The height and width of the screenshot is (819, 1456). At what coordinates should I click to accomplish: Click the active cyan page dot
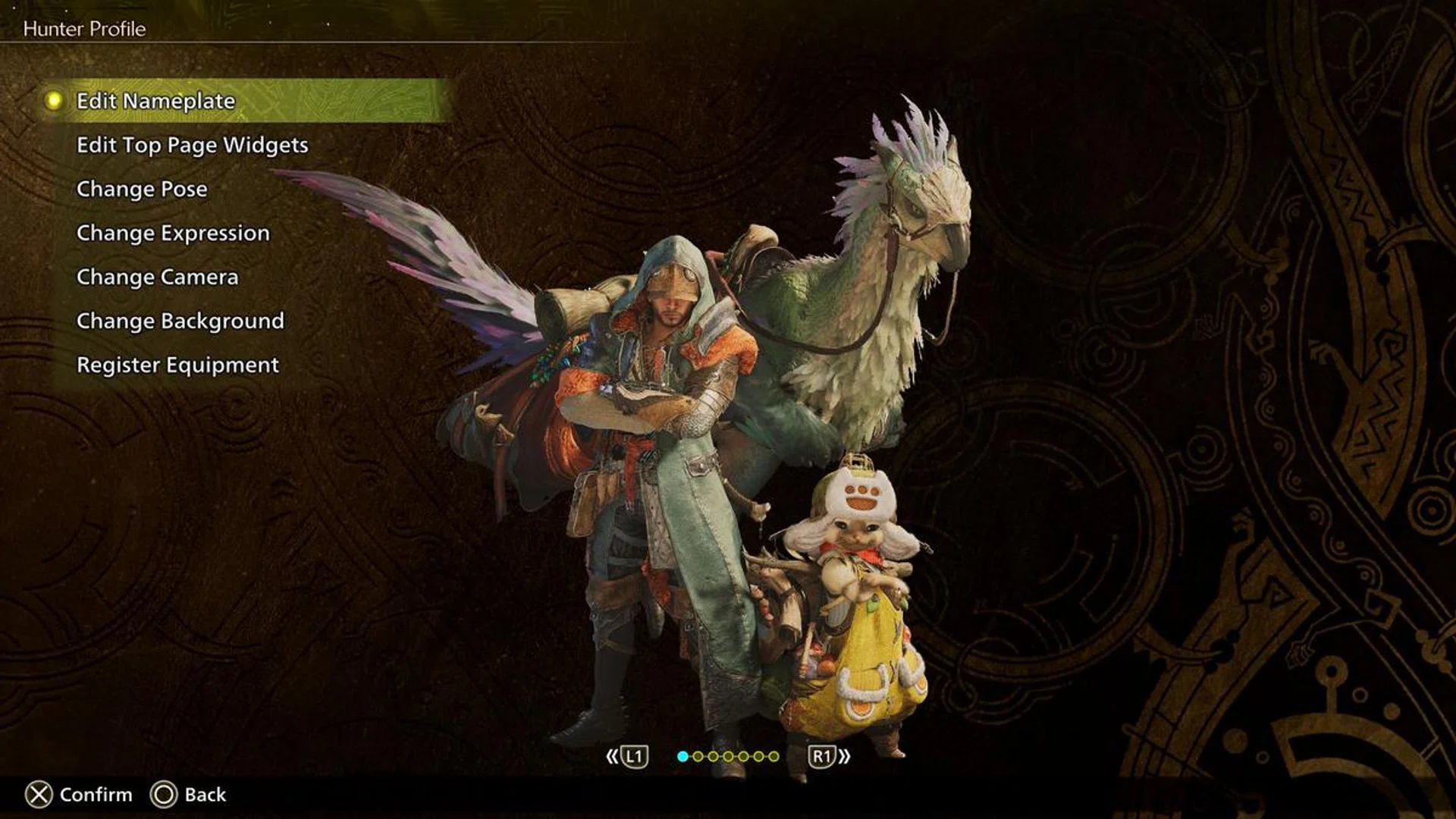tap(682, 757)
